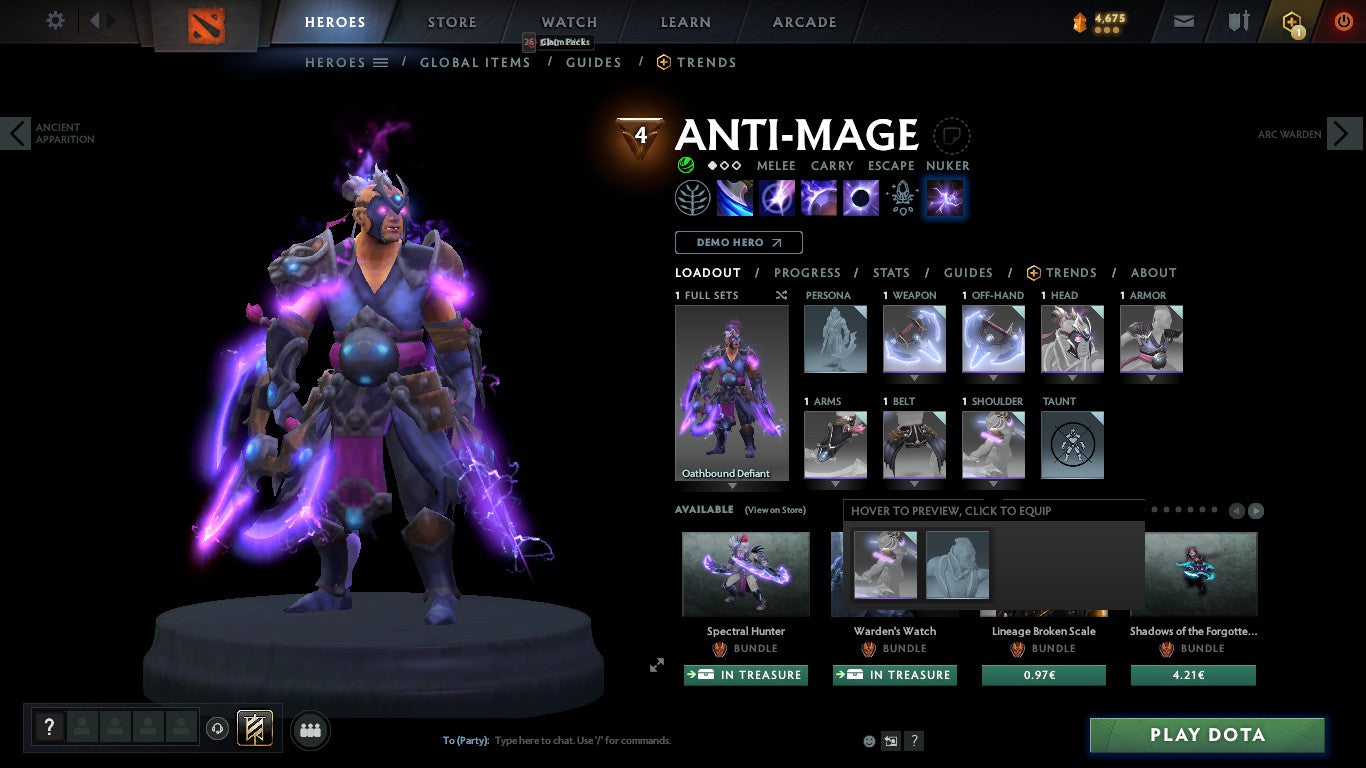
Task: Switch to the Progress tab
Action: [807, 272]
